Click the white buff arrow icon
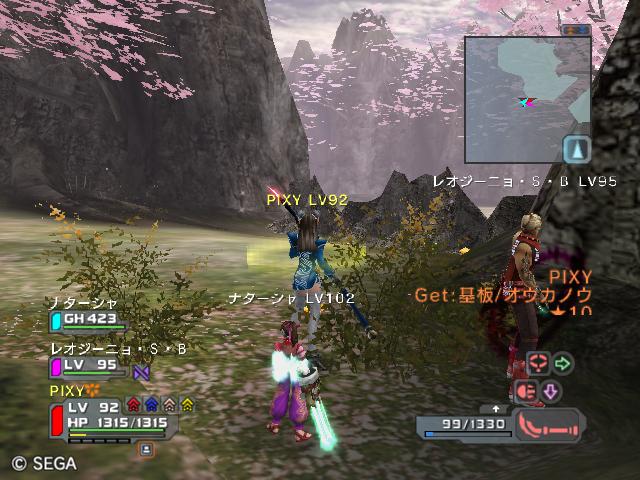 click(169, 405)
